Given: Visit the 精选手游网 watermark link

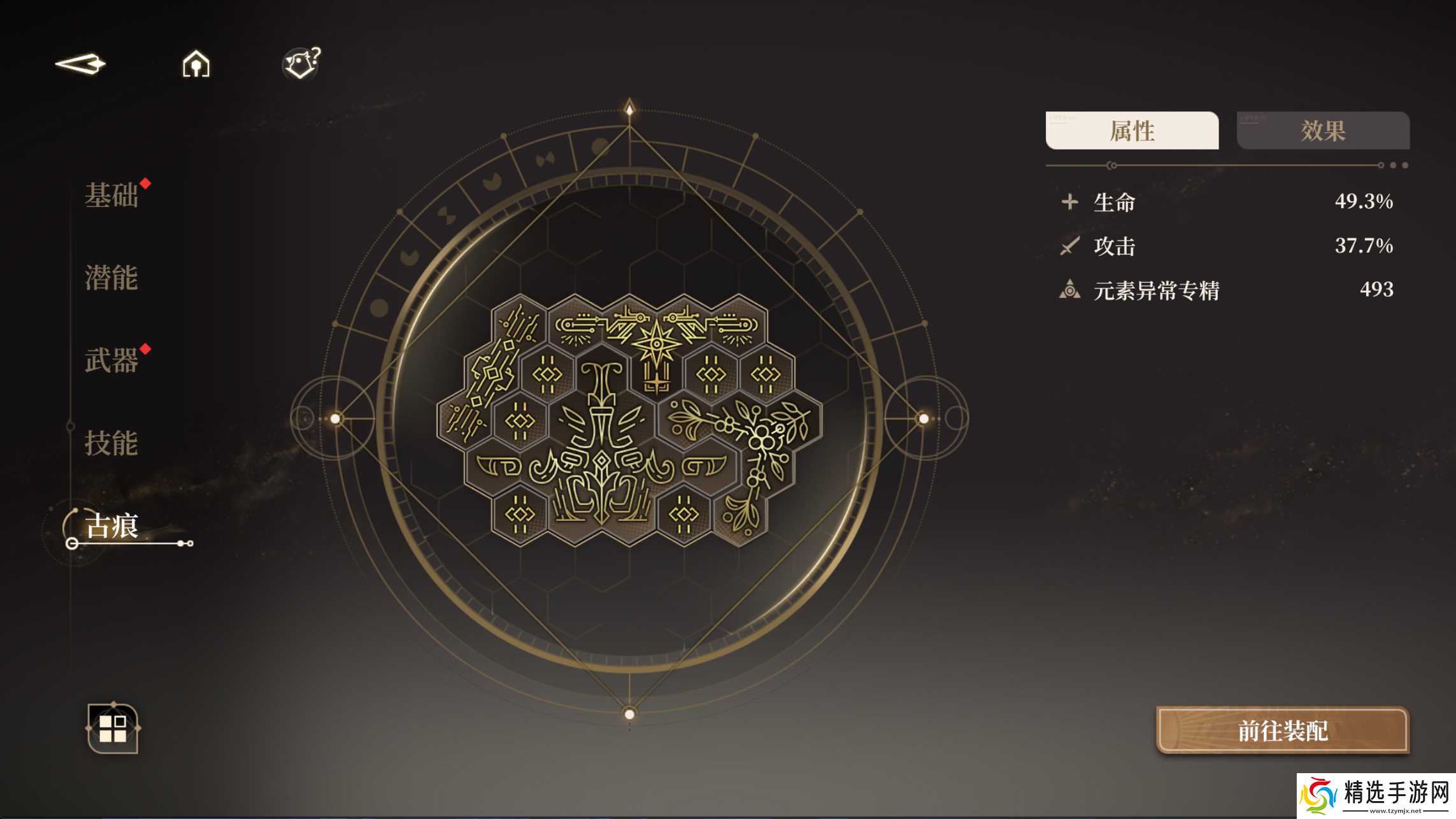Looking at the screenshot, I should point(1376,795).
